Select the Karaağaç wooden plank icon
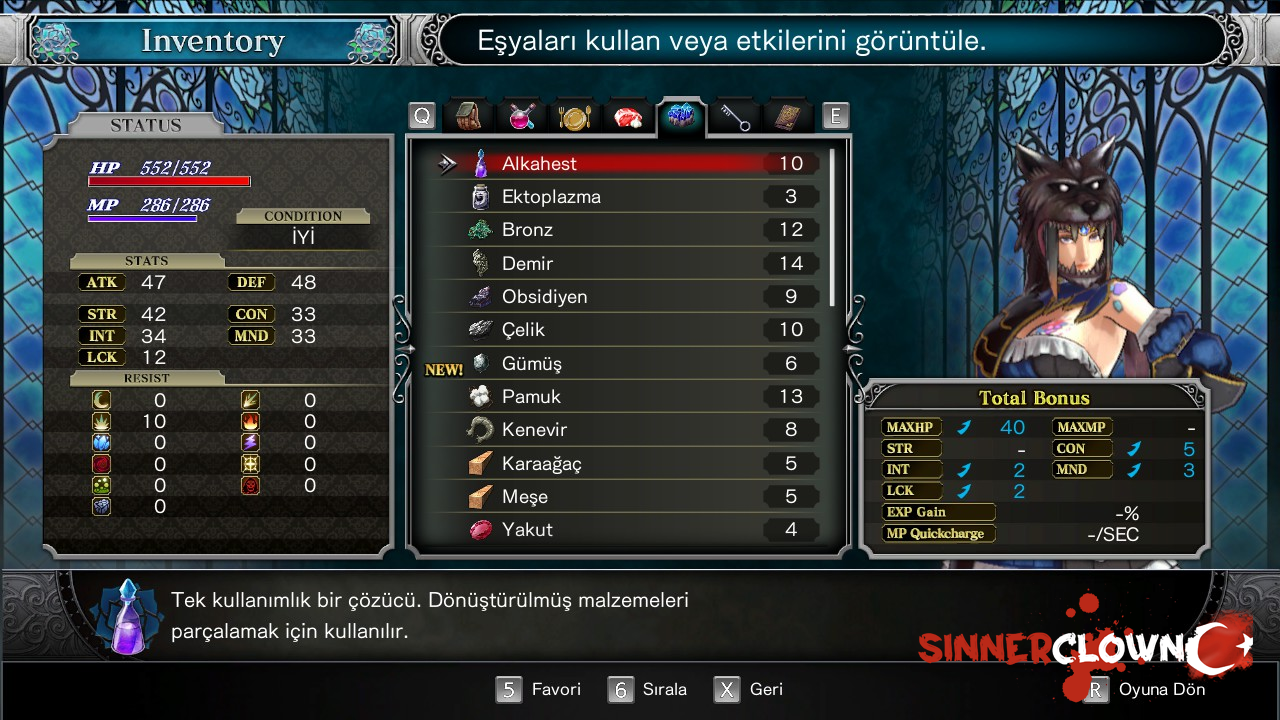1280x720 pixels. (x=479, y=463)
